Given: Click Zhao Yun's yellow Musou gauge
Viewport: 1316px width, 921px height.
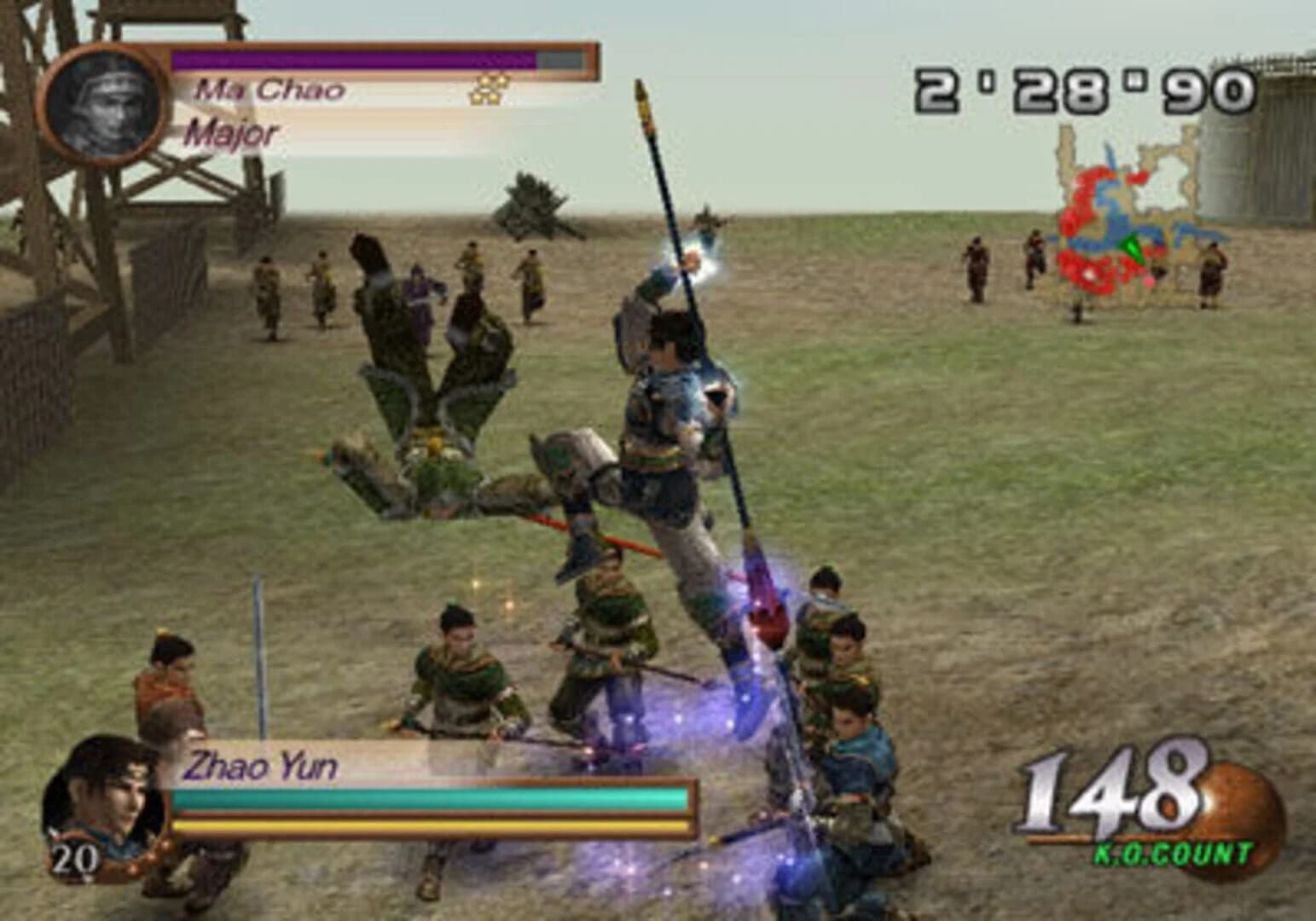Looking at the screenshot, I should point(426,826).
